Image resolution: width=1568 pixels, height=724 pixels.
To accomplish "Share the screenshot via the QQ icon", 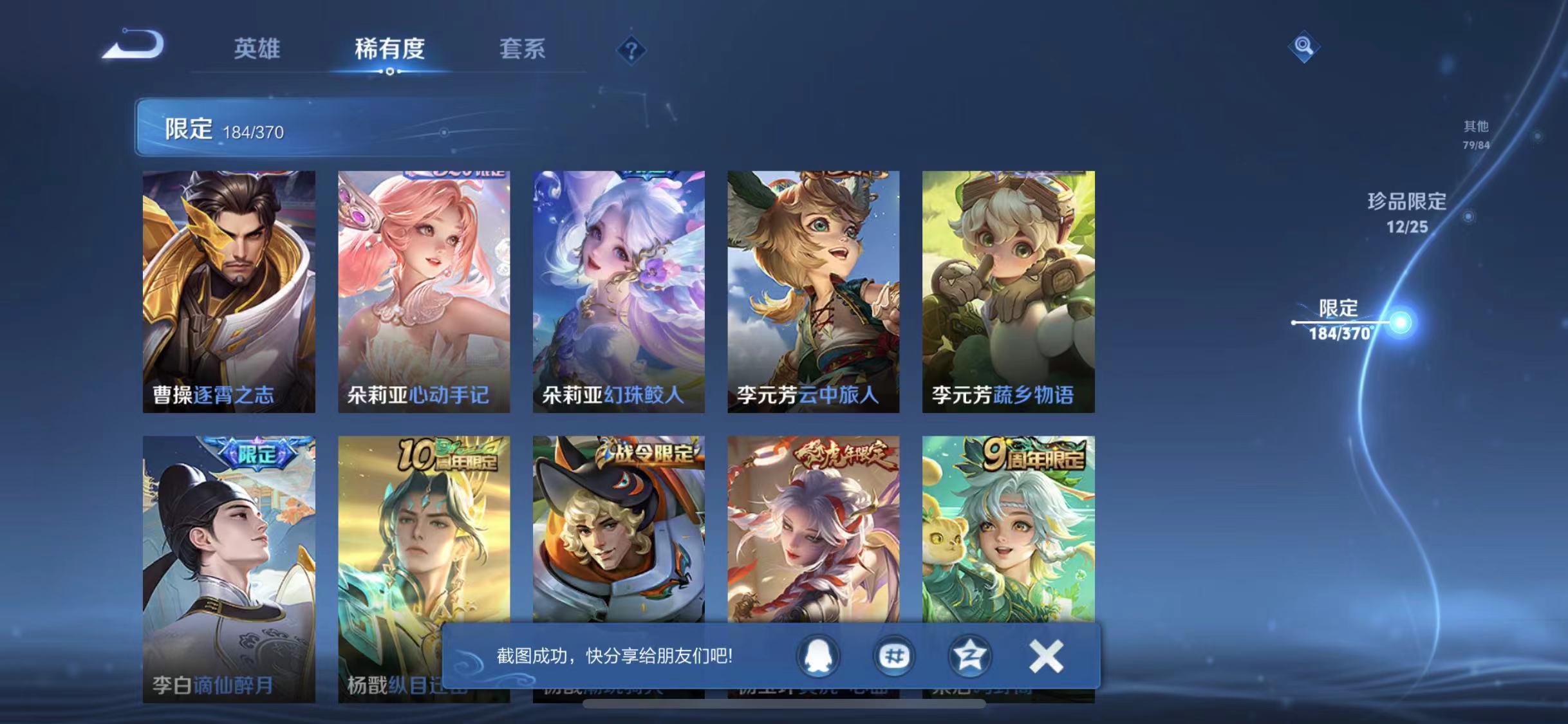I will pos(819,655).
